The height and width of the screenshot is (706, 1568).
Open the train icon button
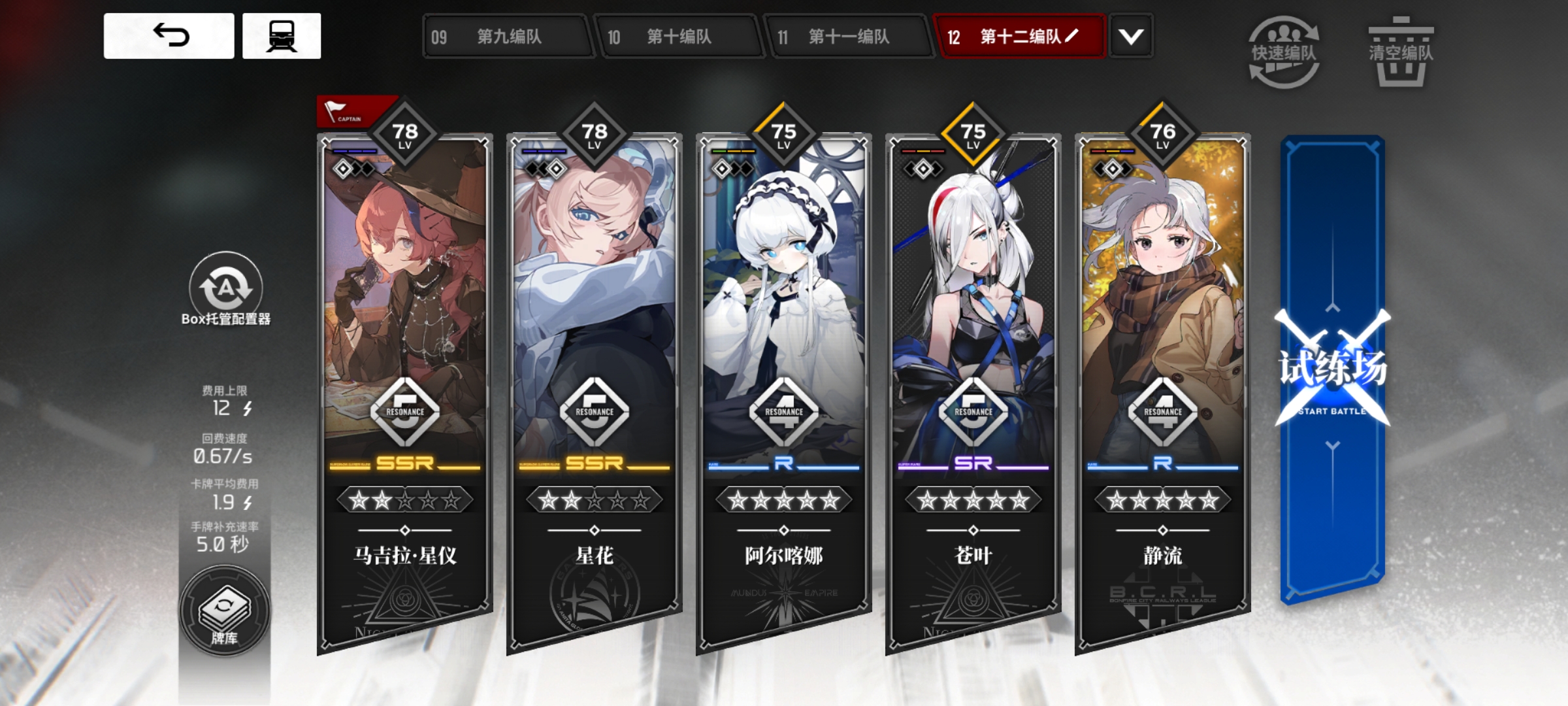click(x=282, y=36)
